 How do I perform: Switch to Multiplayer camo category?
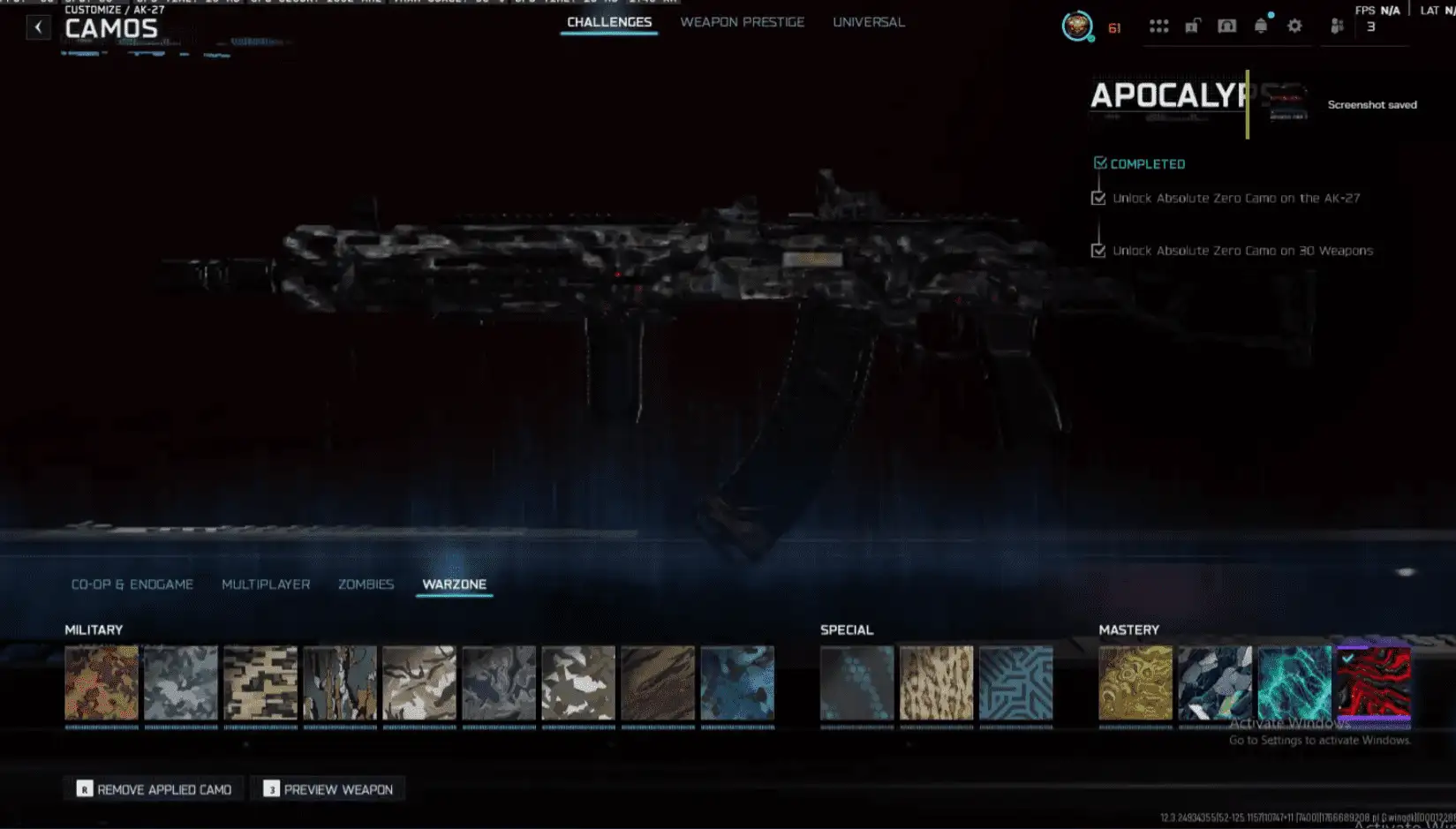pyautogui.click(x=266, y=584)
